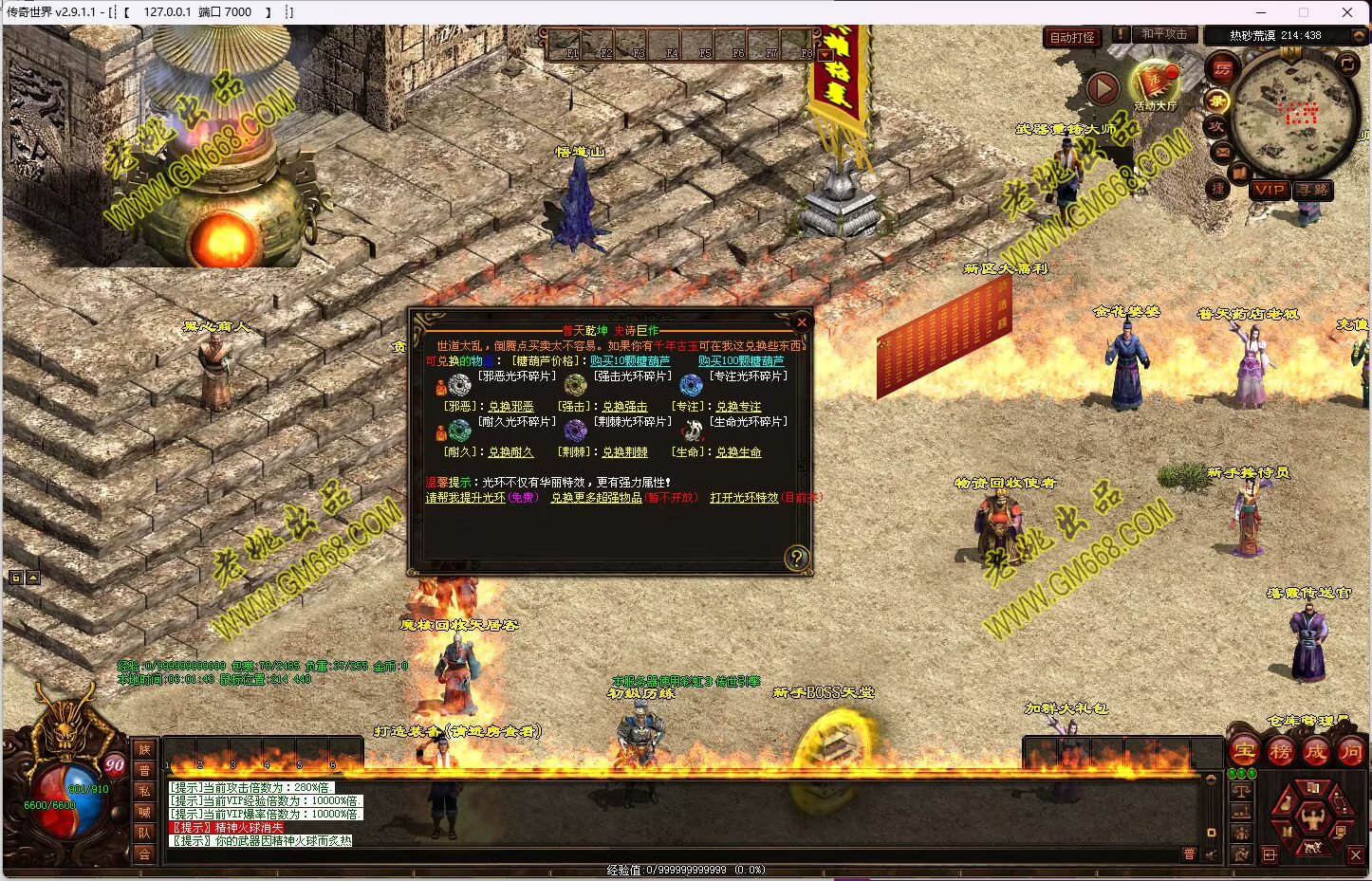Viewport: 1372px width, 881px height.
Task: Click the circular minimap
Action: tap(1295, 114)
